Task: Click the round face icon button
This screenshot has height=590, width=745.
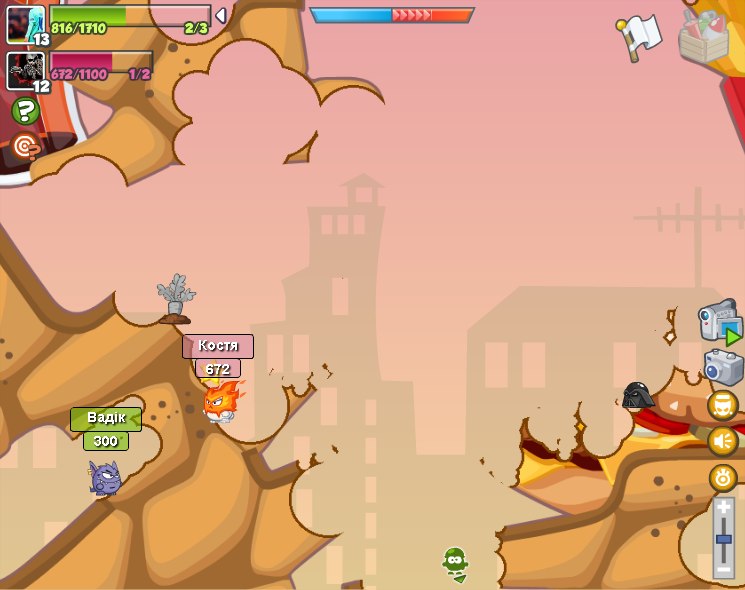Action: (722, 405)
